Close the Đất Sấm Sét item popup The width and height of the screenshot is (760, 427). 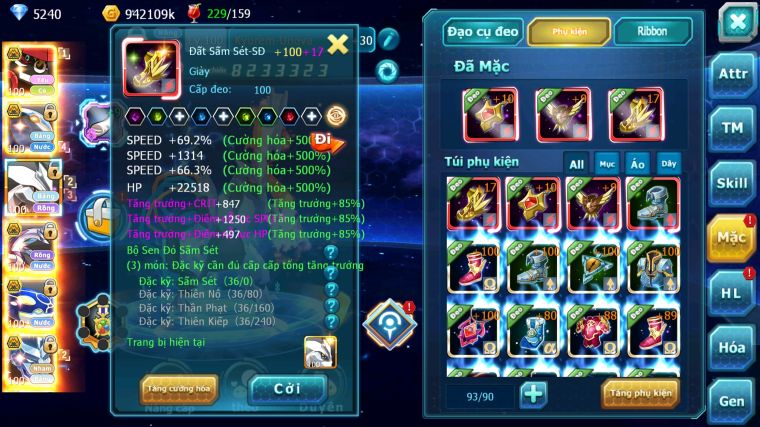tap(338, 43)
